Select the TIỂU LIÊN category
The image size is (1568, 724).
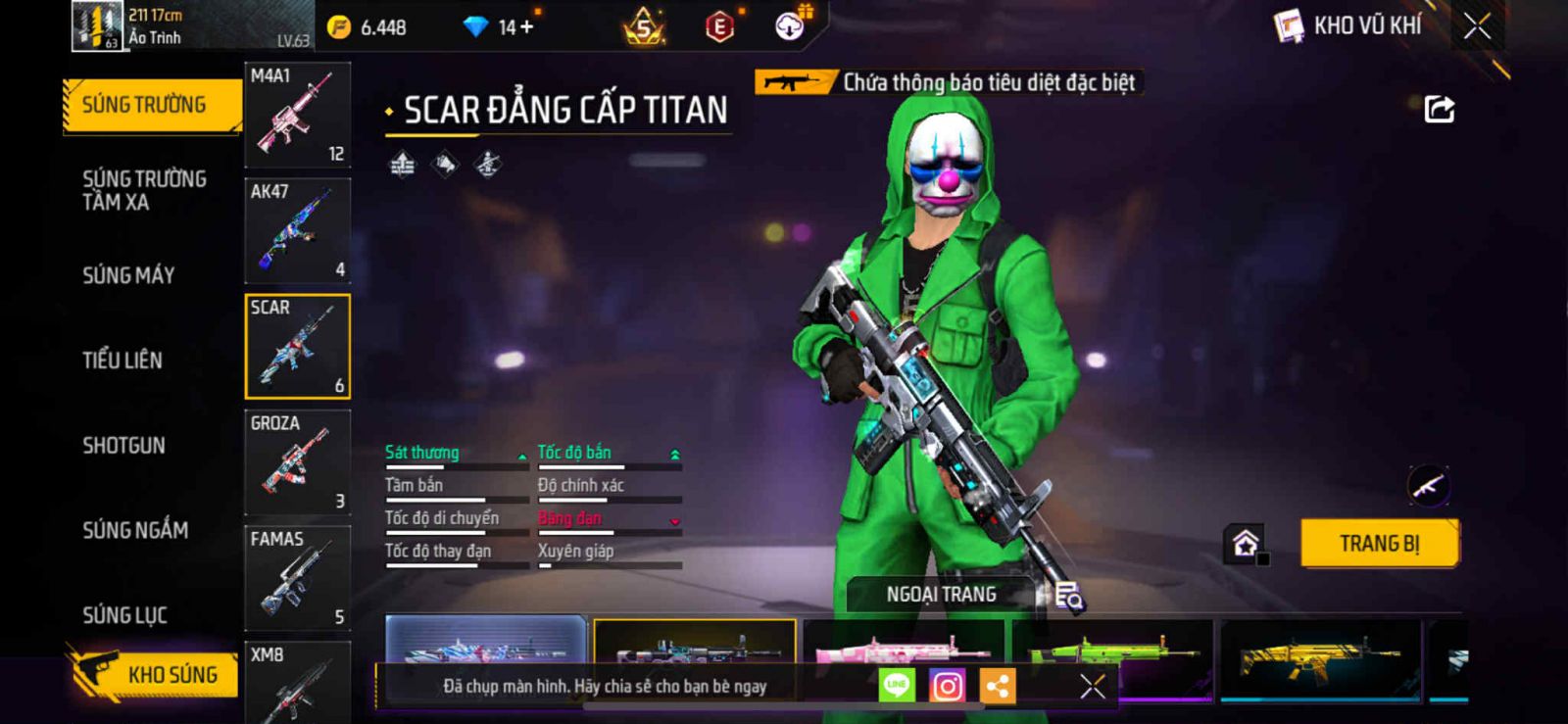pos(122,361)
